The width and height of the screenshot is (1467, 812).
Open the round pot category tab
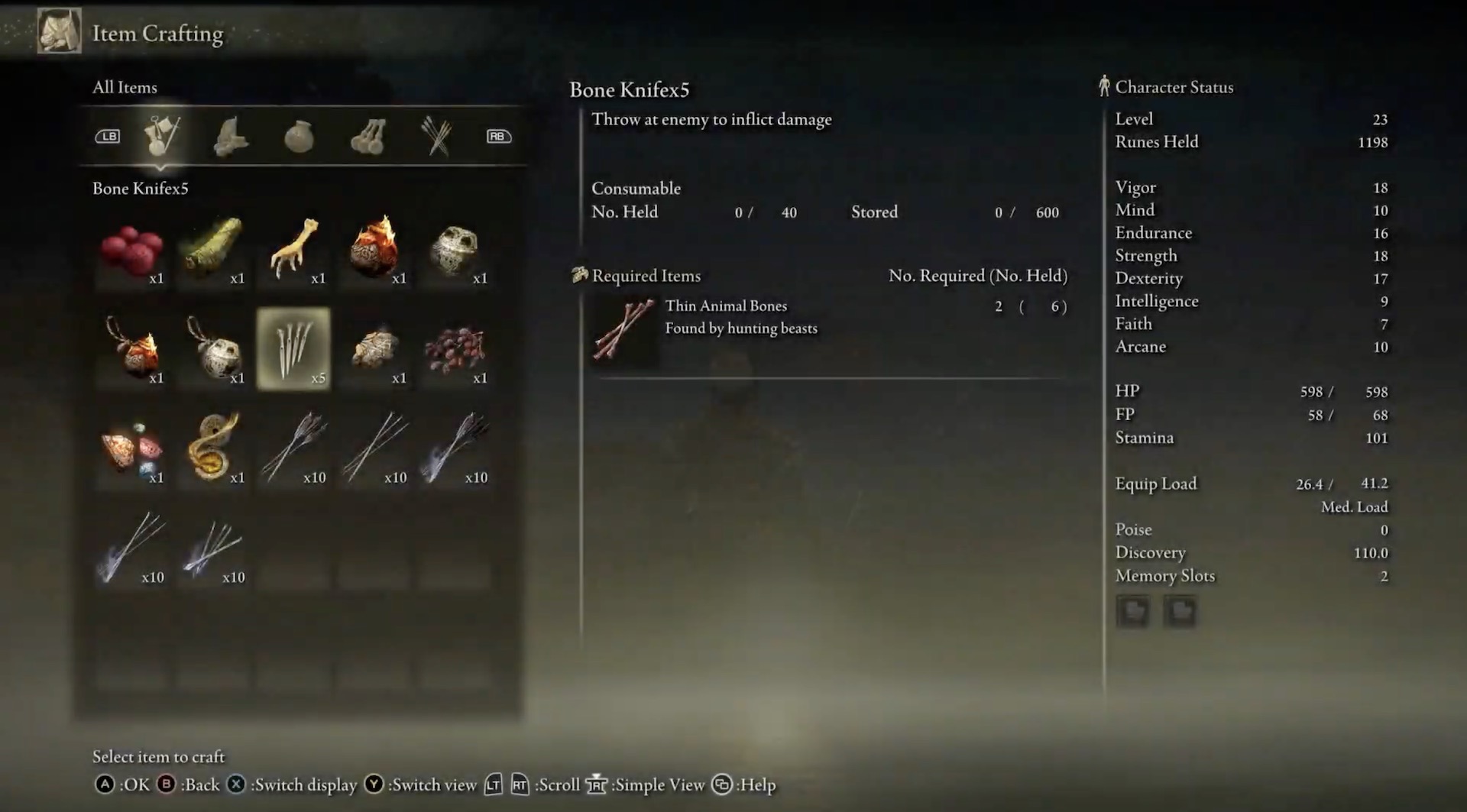tap(299, 137)
